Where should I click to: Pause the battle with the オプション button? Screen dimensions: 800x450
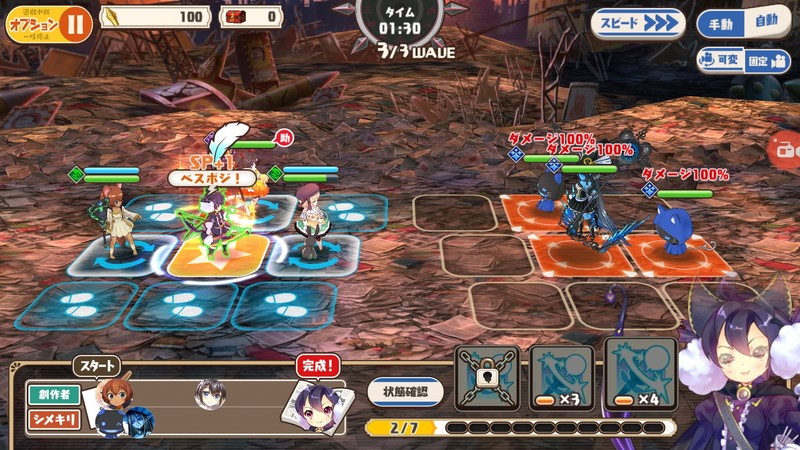pyautogui.click(x=48, y=24)
